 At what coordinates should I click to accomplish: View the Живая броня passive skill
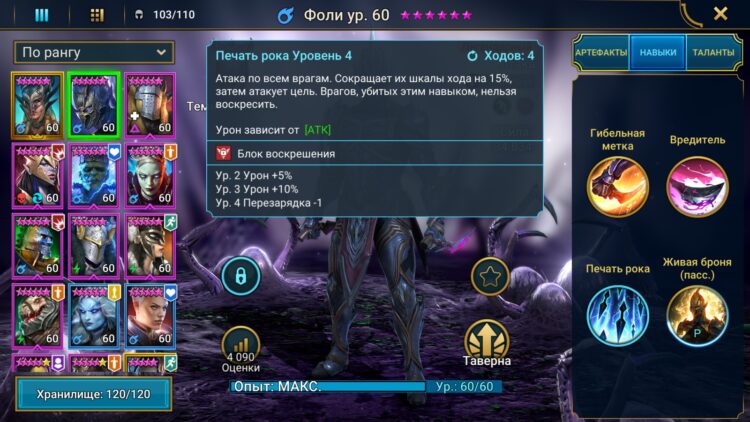pyautogui.click(x=697, y=316)
